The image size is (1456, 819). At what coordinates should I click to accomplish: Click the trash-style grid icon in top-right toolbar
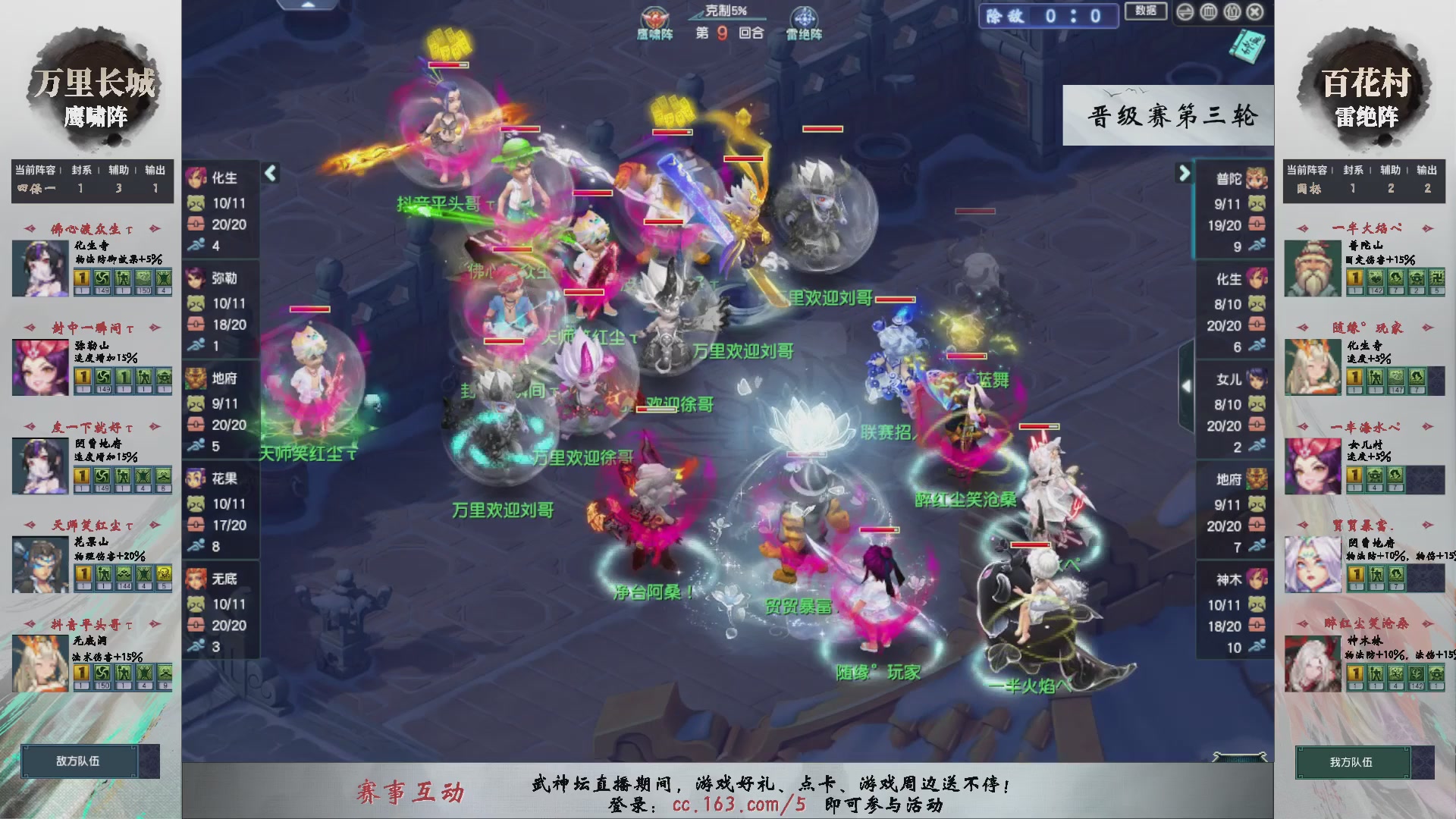1208,12
